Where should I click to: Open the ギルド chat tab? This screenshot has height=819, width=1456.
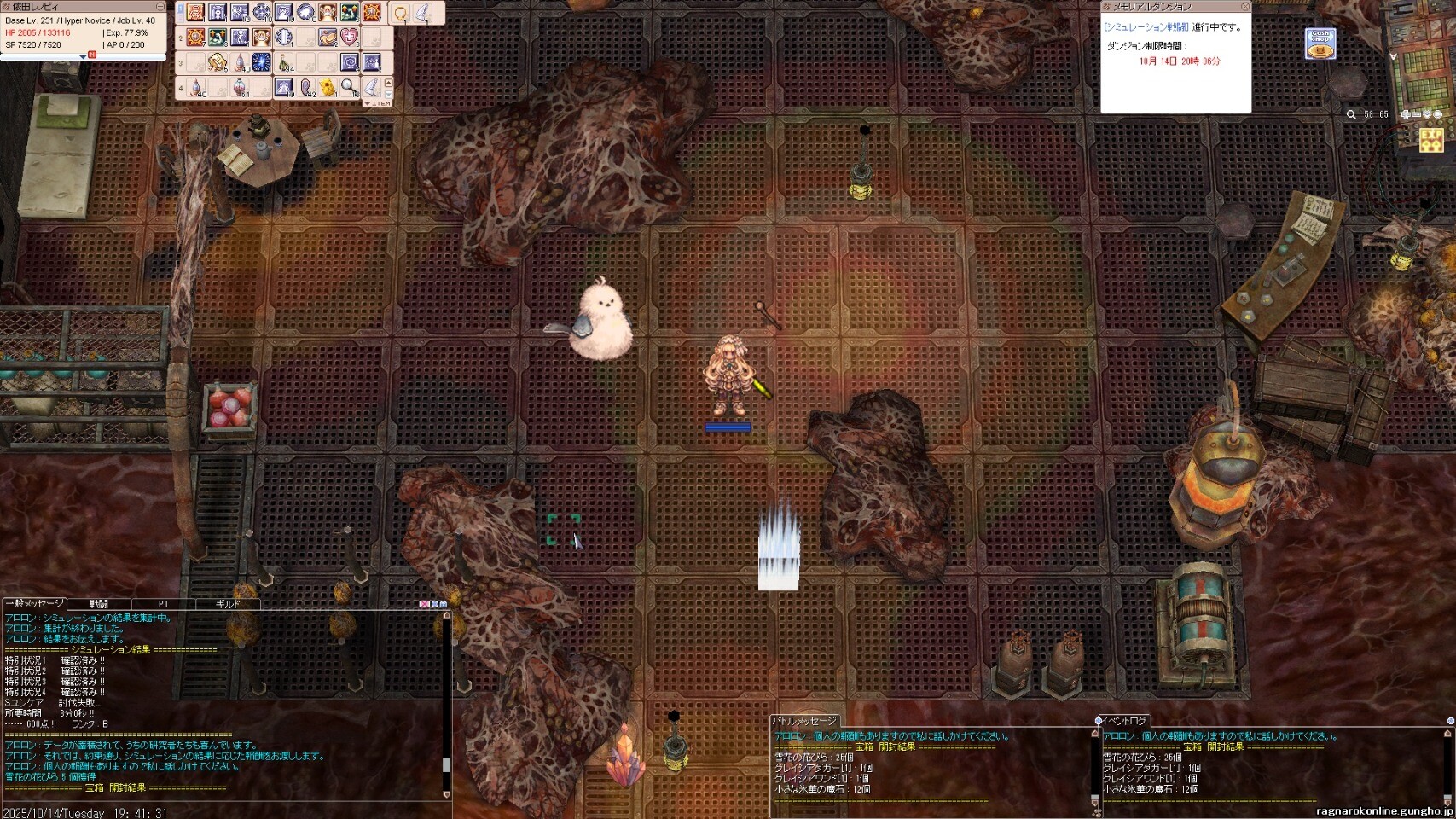coord(228,604)
